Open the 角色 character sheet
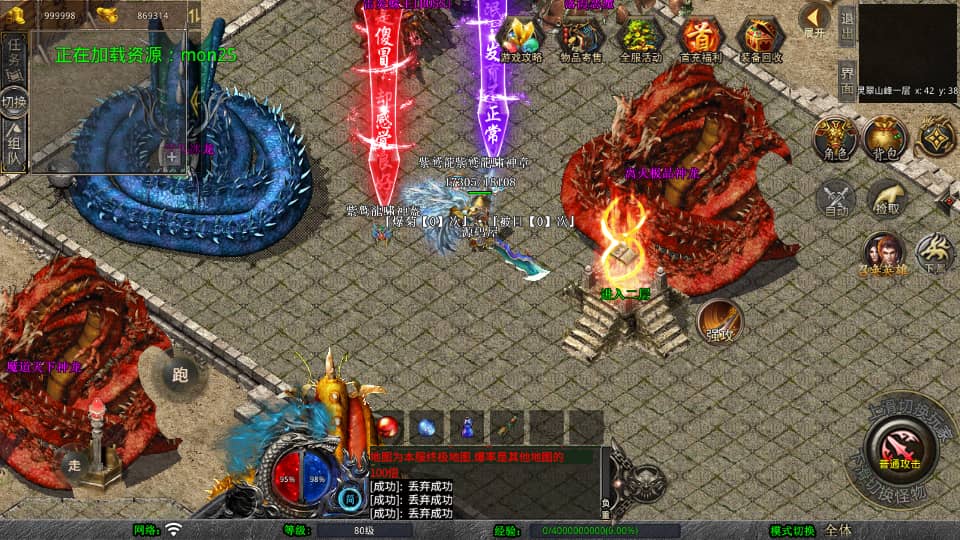This screenshot has height=540, width=960. [x=833, y=138]
